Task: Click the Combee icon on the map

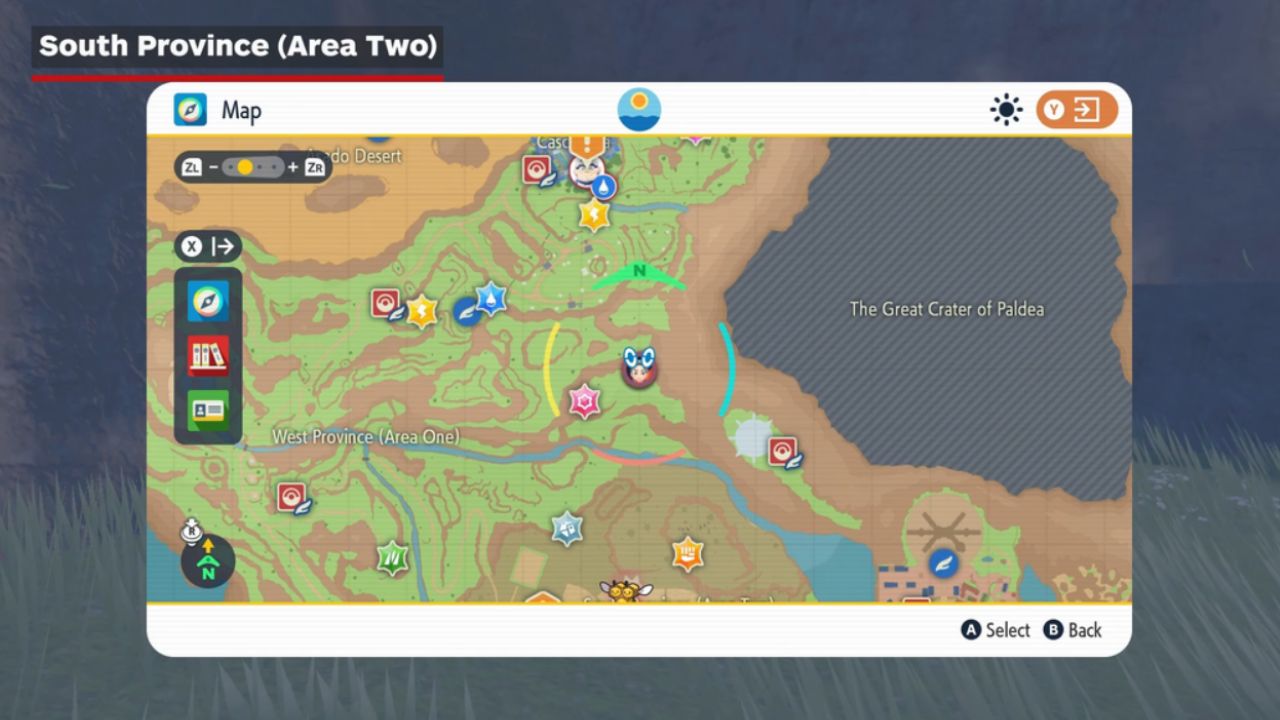Action: (619, 589)
